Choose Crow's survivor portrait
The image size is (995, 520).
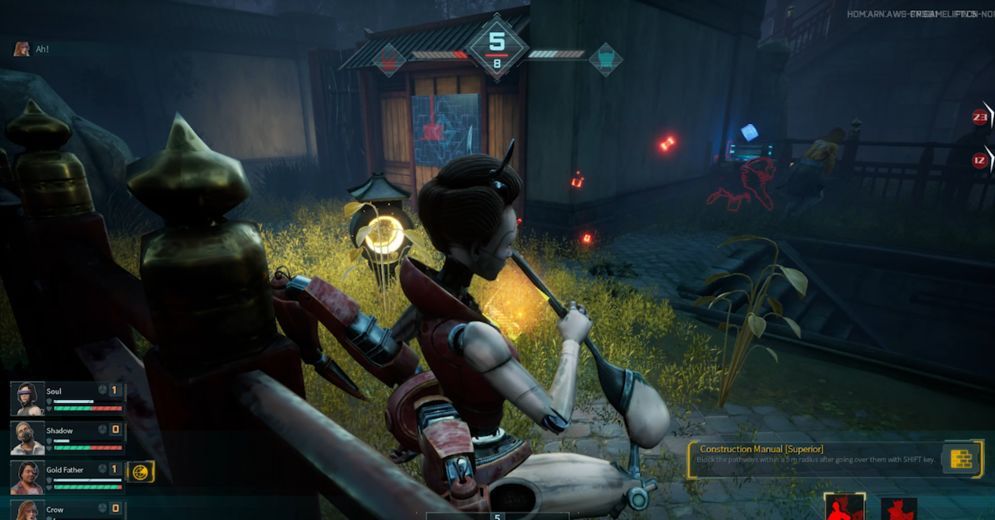[x=27, y=510]
